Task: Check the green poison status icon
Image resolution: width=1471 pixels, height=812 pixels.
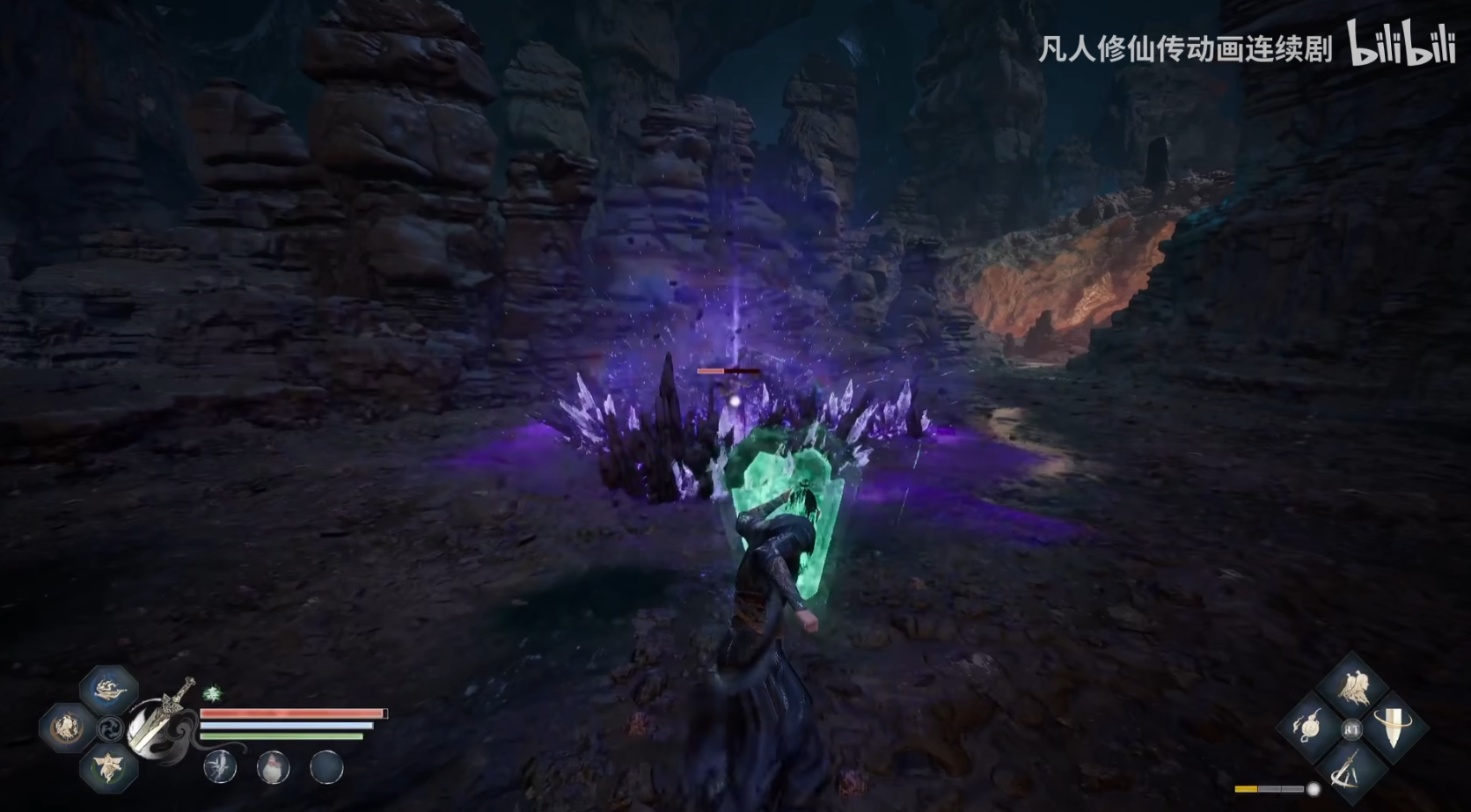Action: point(212,694)
